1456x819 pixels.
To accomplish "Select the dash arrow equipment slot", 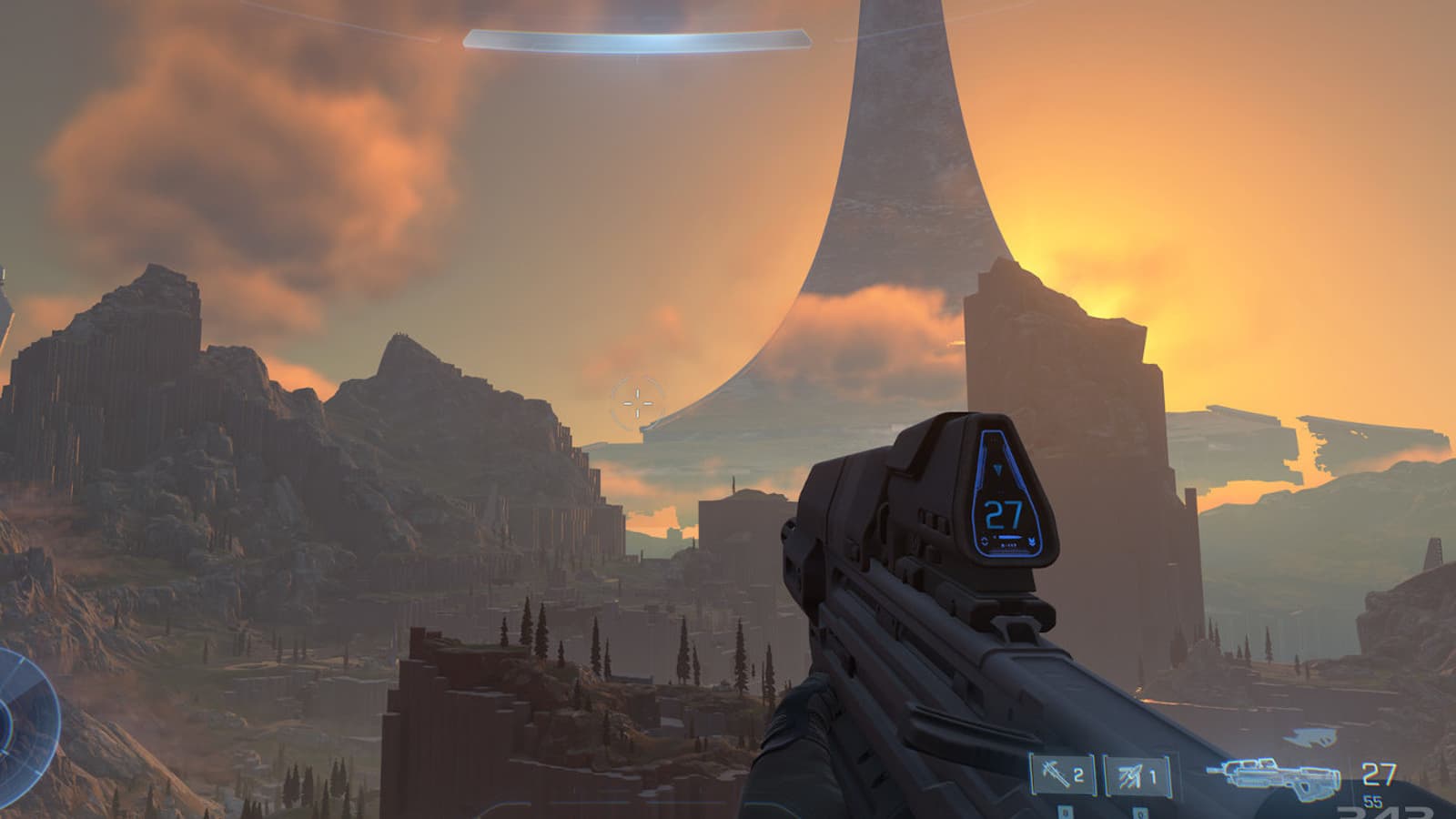I will coord(1136,777).
